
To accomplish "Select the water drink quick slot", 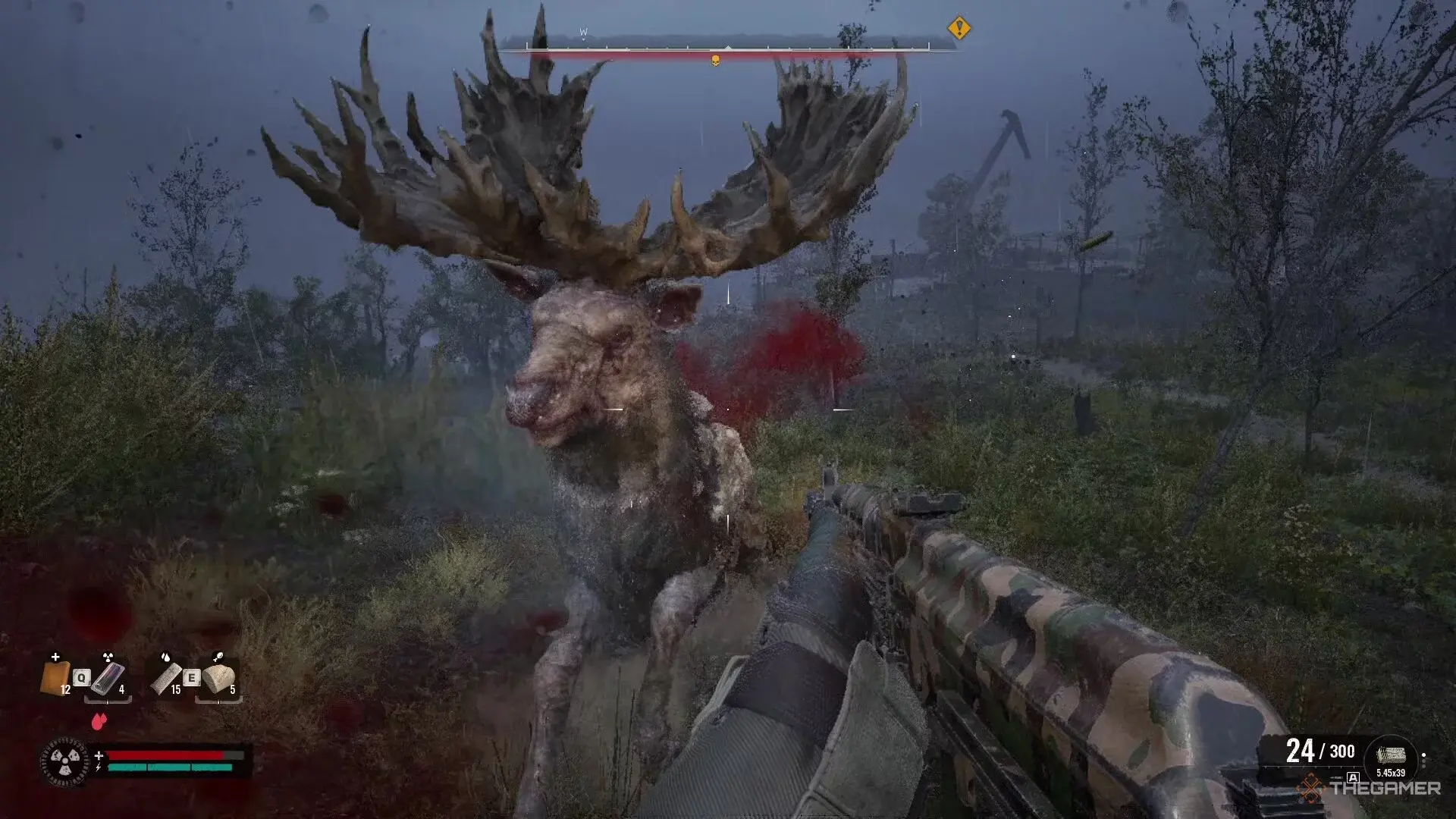I will point(166,677).
